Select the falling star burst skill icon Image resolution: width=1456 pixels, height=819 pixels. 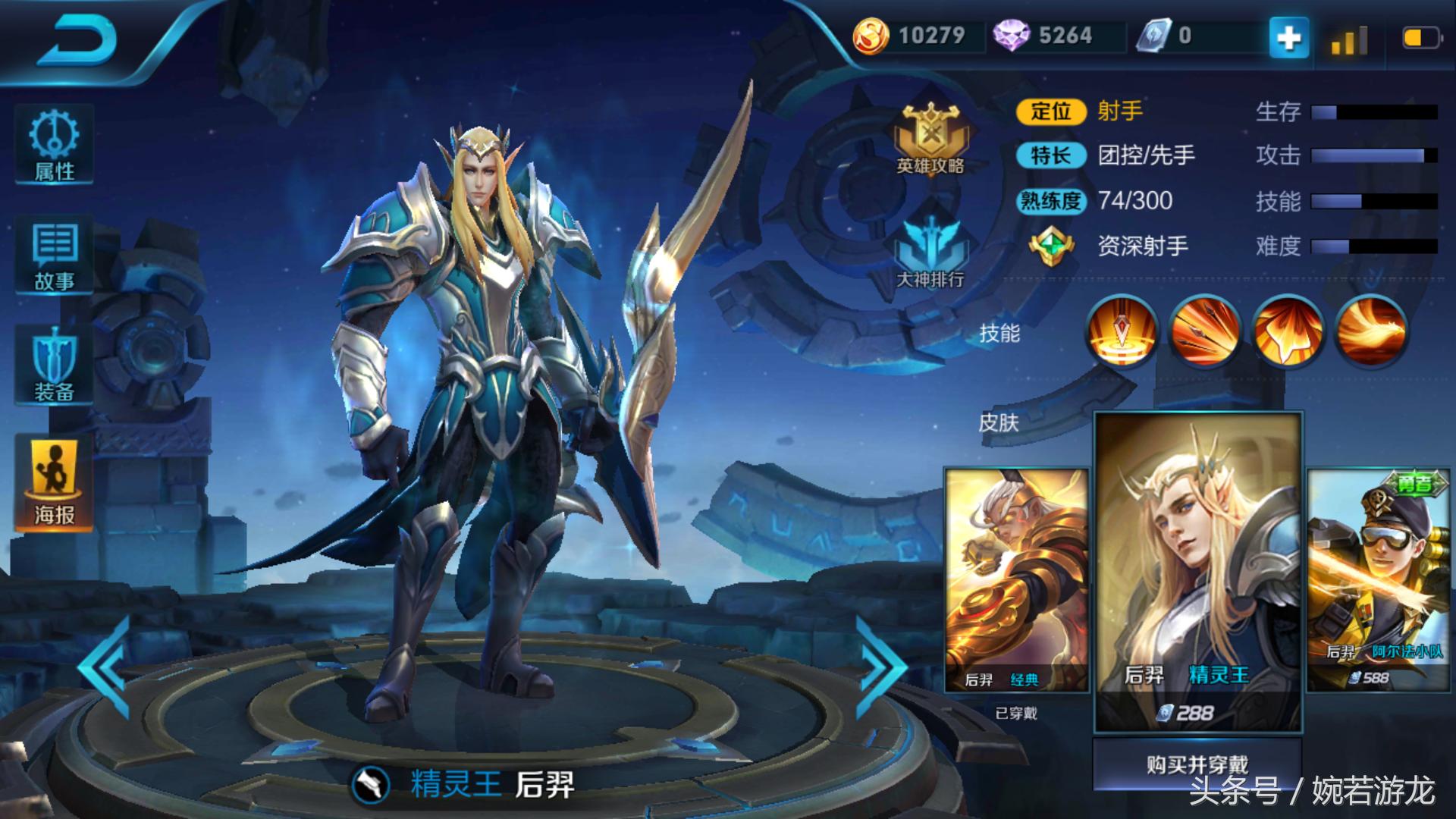coord(1287,331)
